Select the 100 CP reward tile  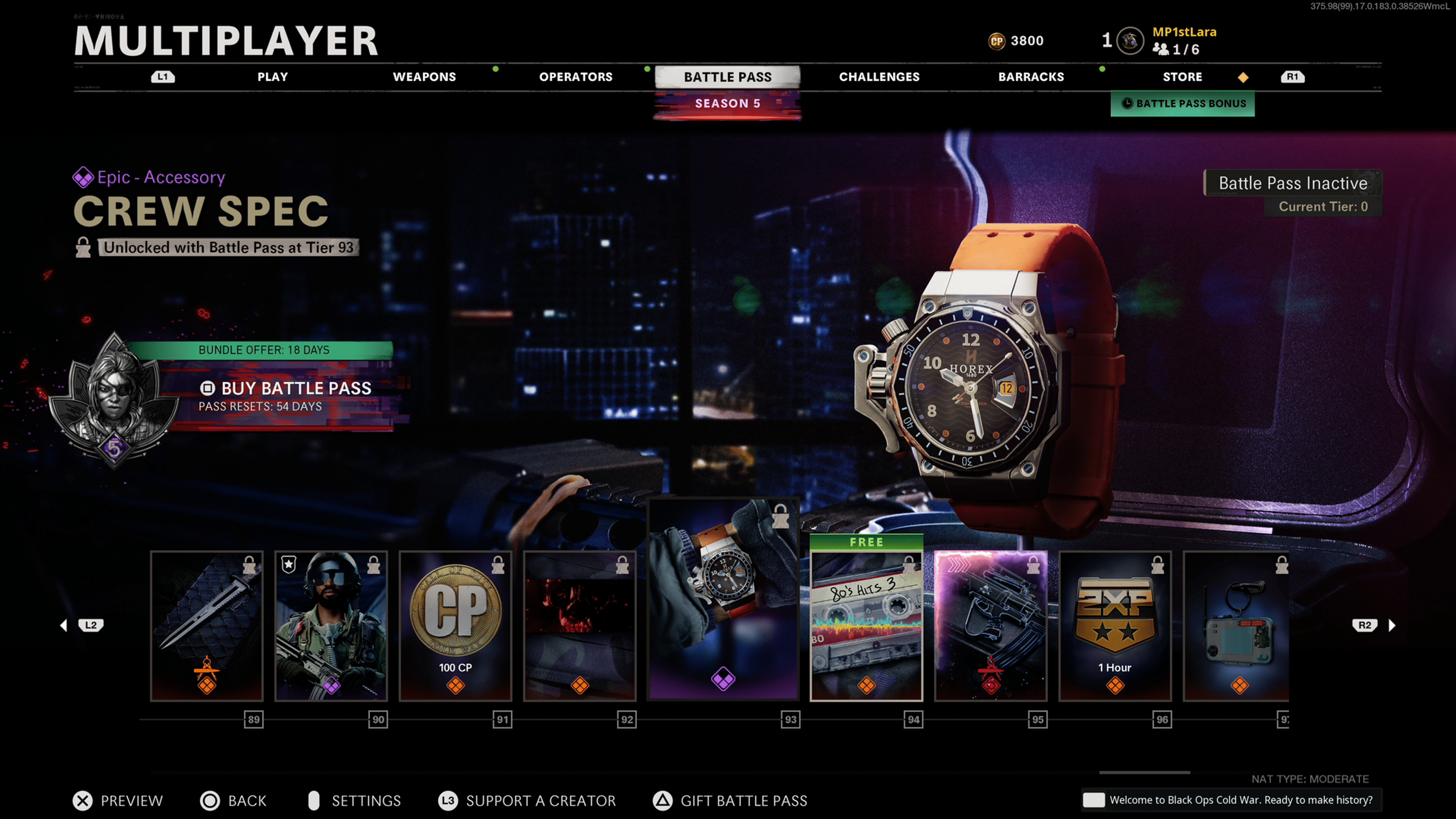(x=455, y=626)
